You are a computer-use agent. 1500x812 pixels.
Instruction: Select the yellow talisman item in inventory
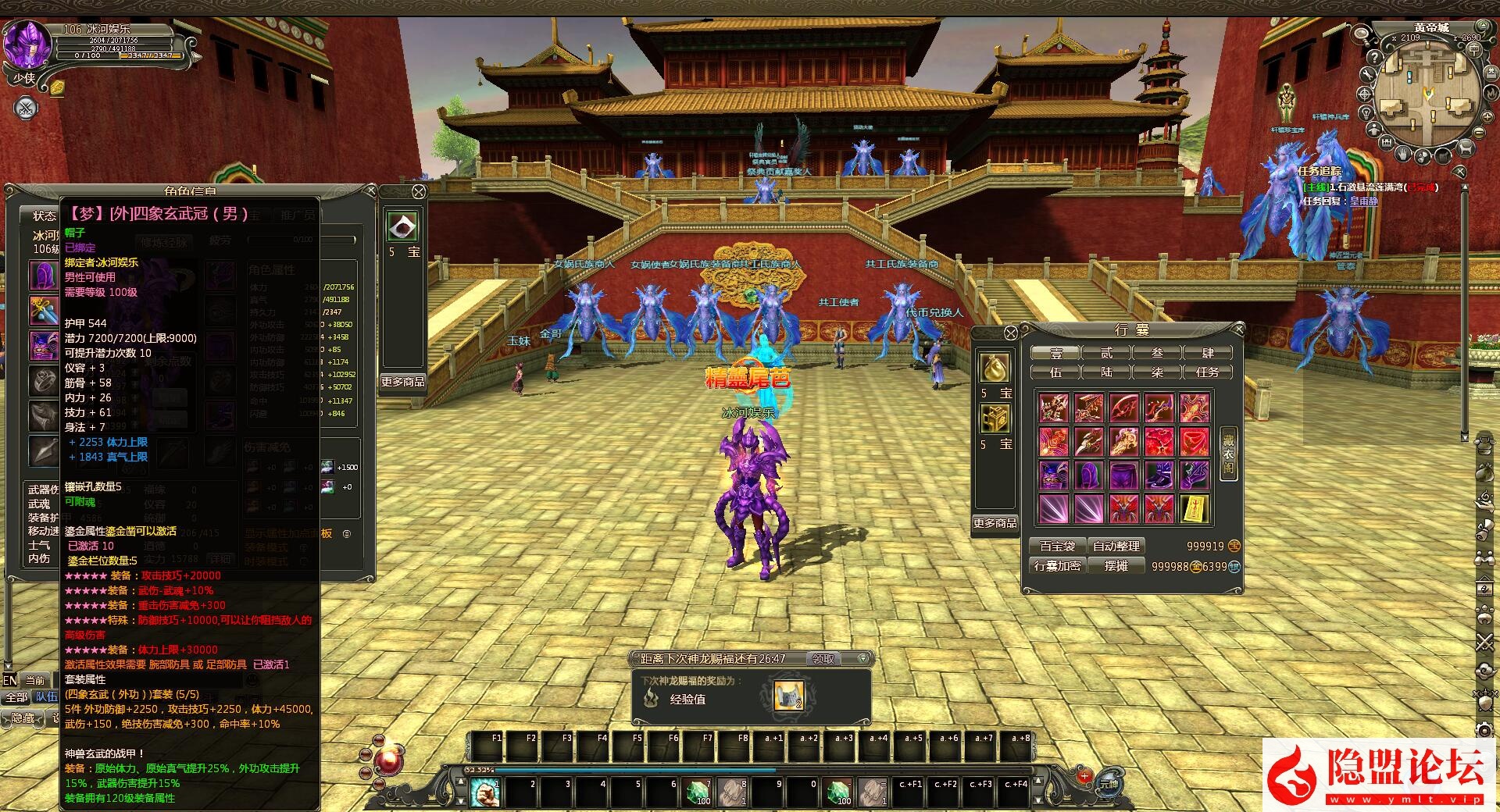[x=1195, y=509]
